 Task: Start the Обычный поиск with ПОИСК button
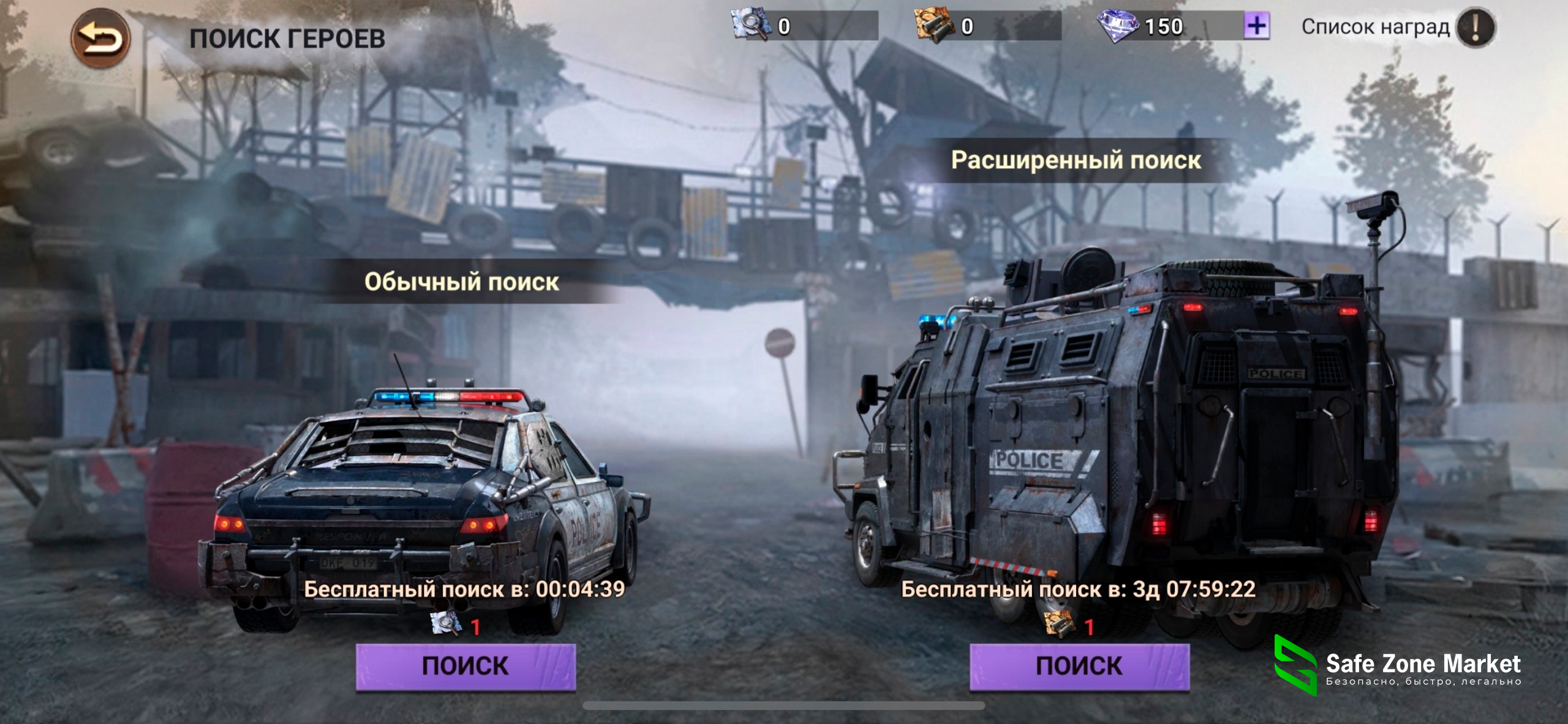[x=466, y=666]
